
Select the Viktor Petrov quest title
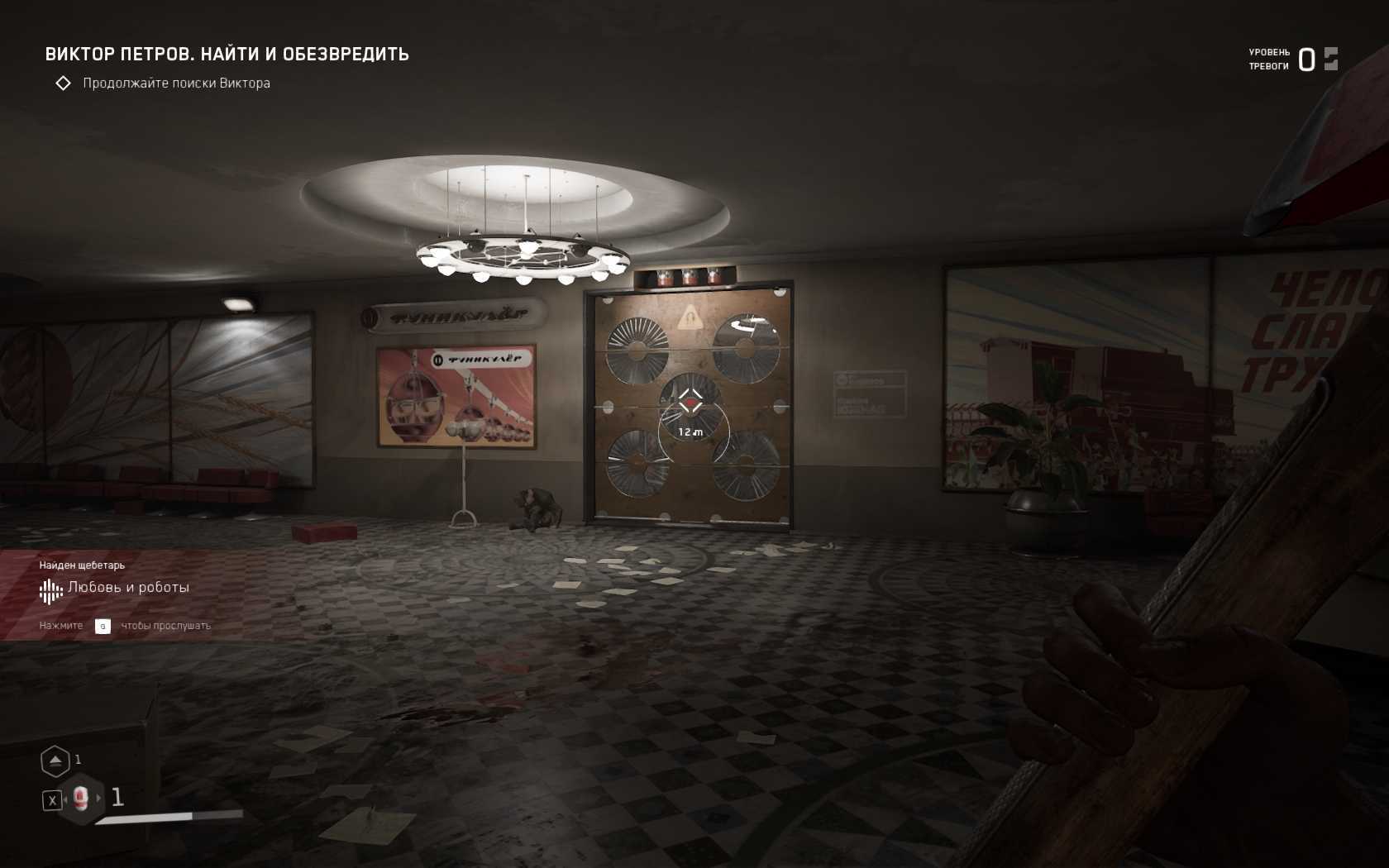click(x=227, y=55)
